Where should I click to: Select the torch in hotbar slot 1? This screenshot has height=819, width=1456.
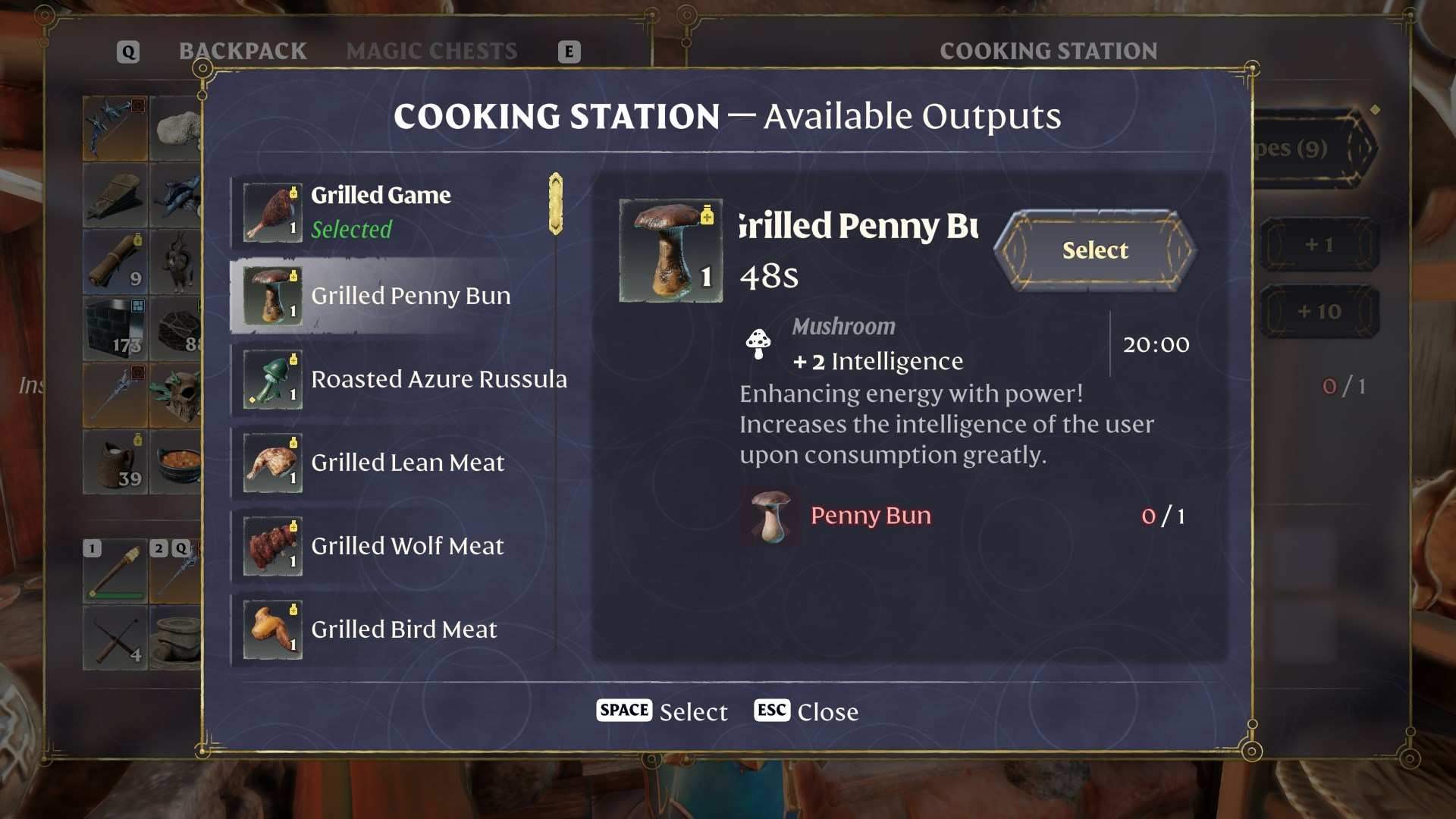[115, 573]
